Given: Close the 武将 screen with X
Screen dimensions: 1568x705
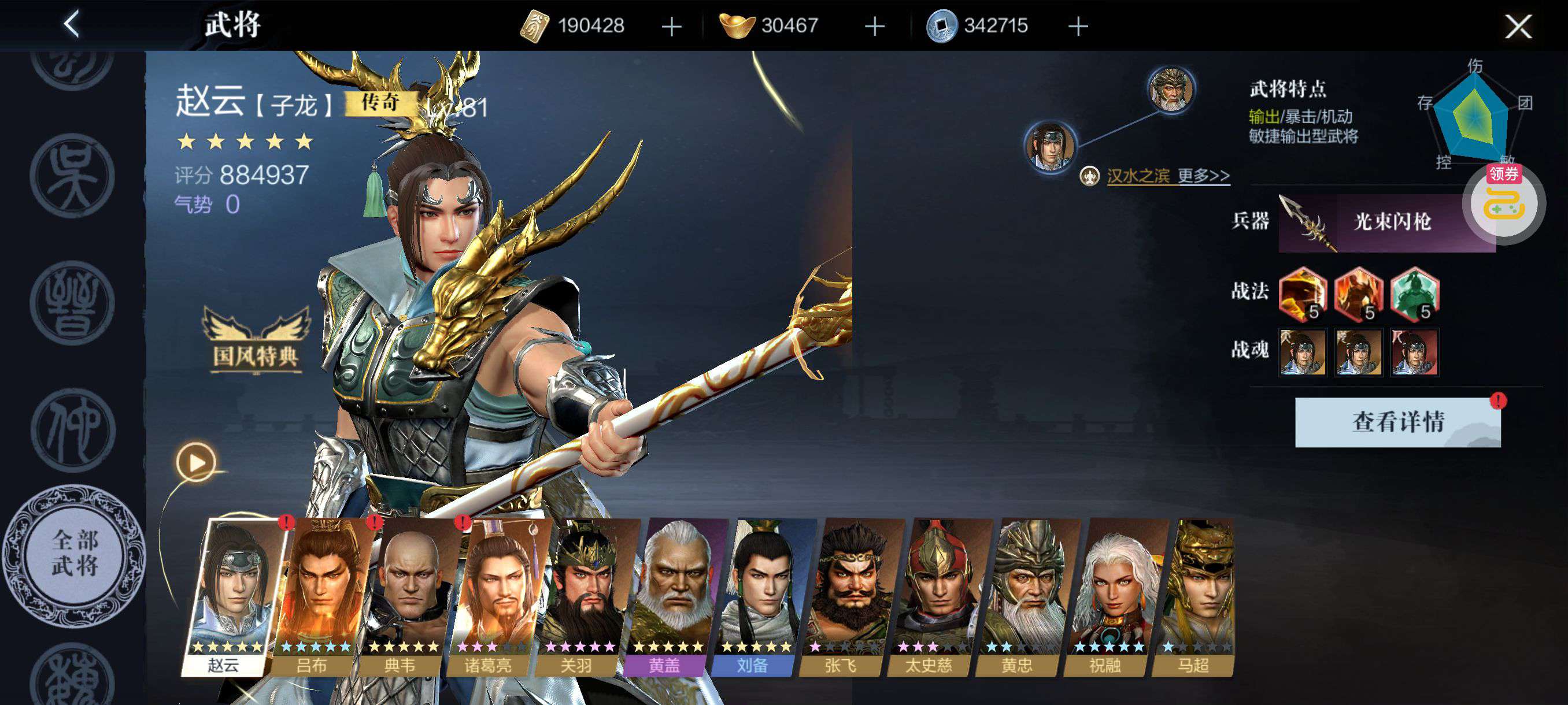Looking at the screenshot, I should point(1518,26).
